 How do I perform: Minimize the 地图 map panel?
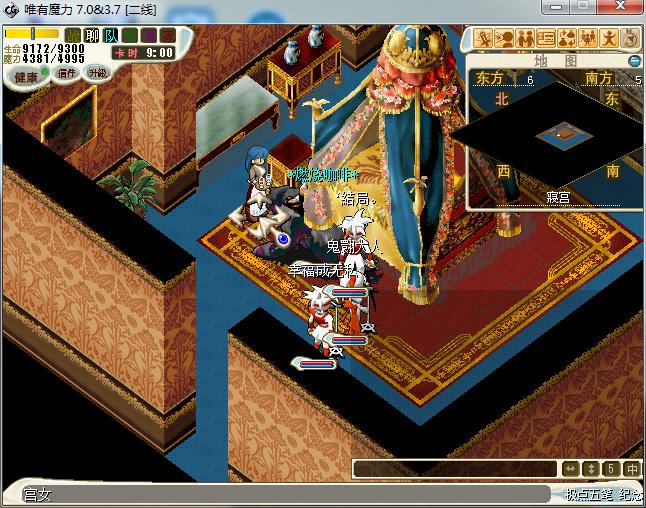coord(633,61)
